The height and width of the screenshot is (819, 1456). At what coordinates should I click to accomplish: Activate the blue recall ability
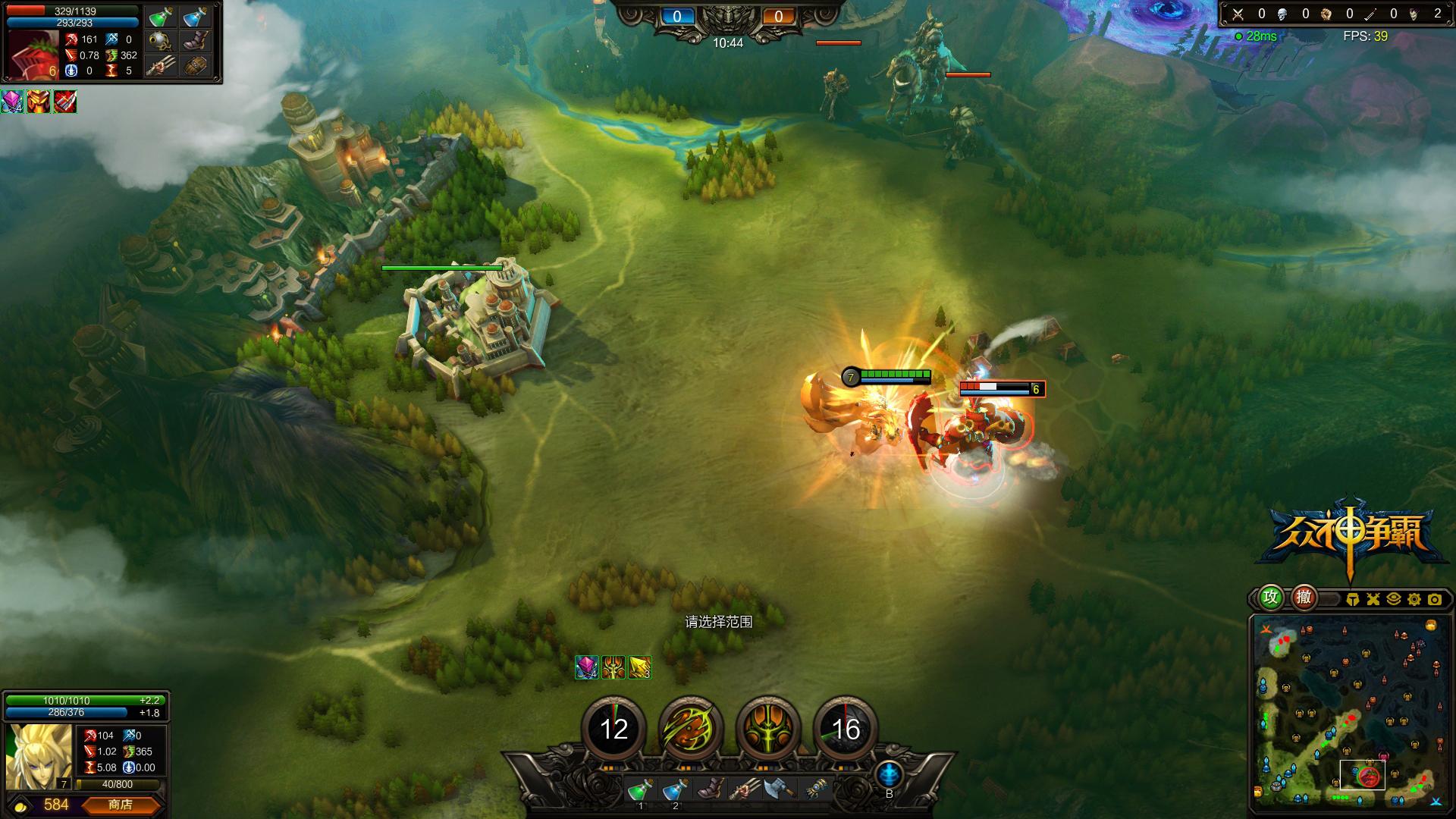point(889,775)
